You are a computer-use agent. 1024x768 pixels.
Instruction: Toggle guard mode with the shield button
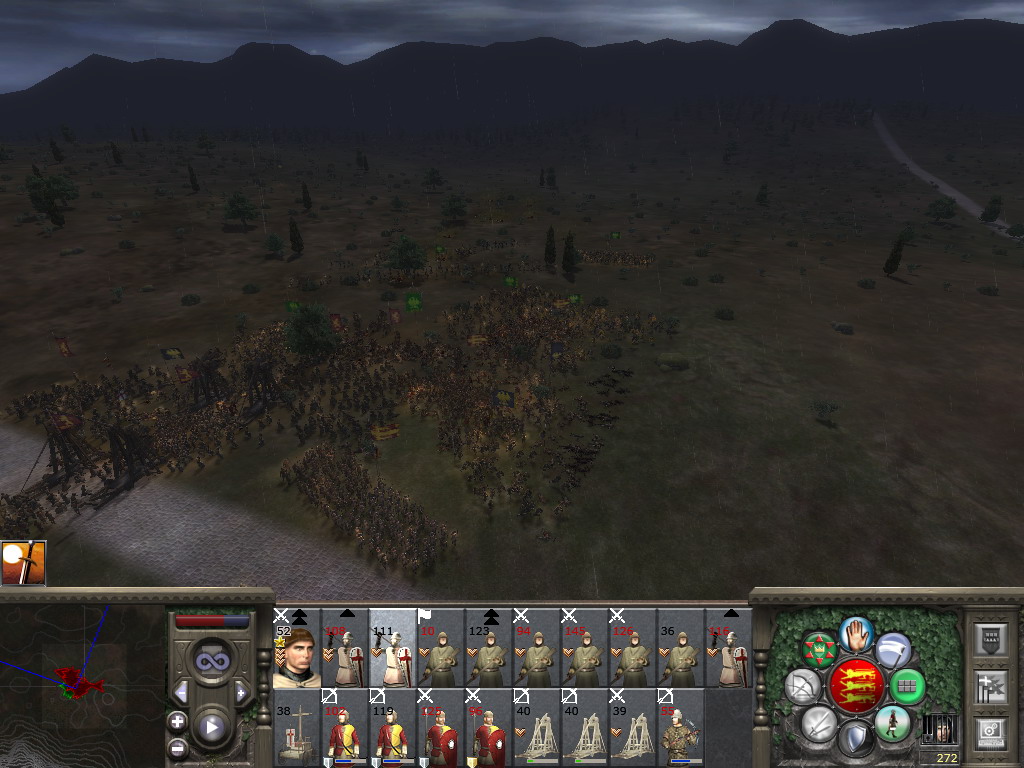[855, 740]
